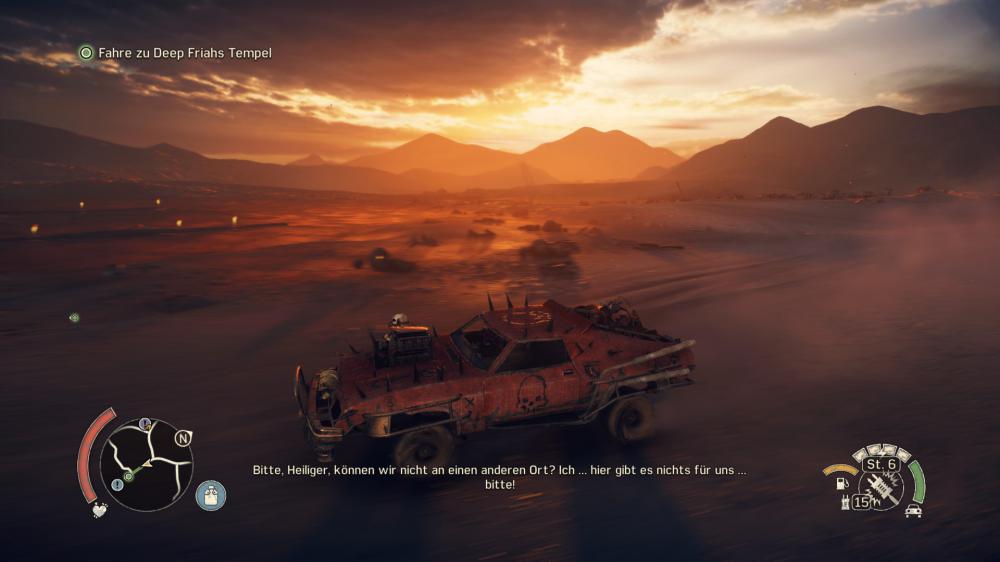This screenshot has height=562, width=1000.
Task: Click the north compass indicator
Action: point(182,438)
